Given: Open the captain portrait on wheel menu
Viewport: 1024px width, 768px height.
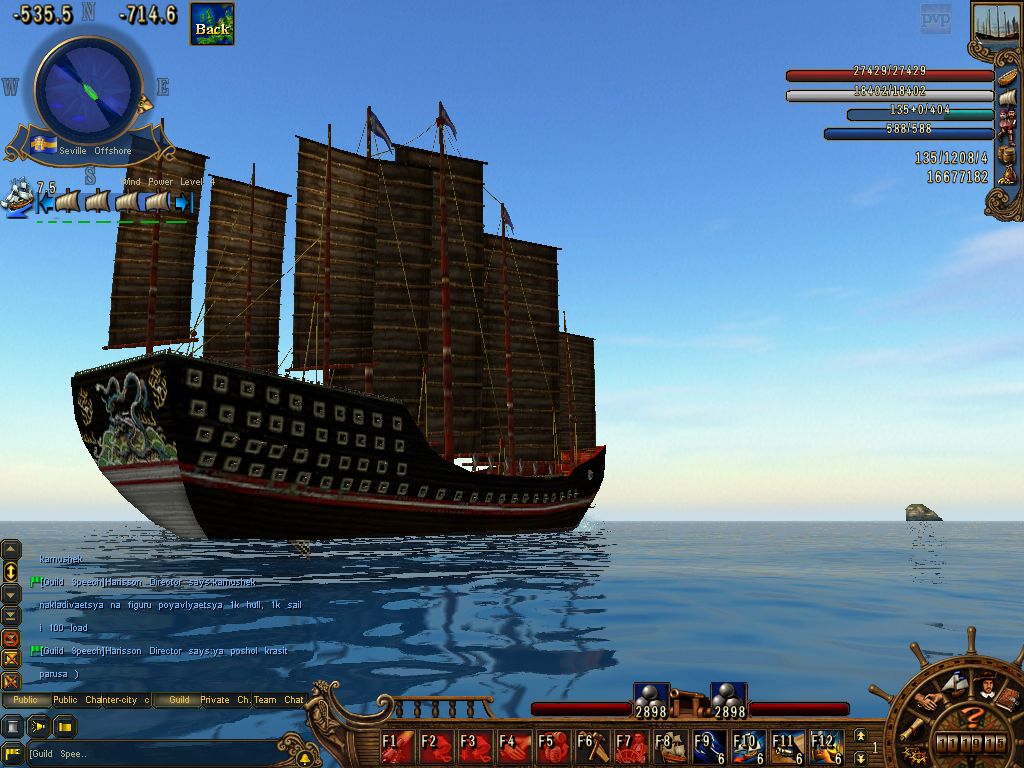Looking at the screenshot, I should pos(986,686).
